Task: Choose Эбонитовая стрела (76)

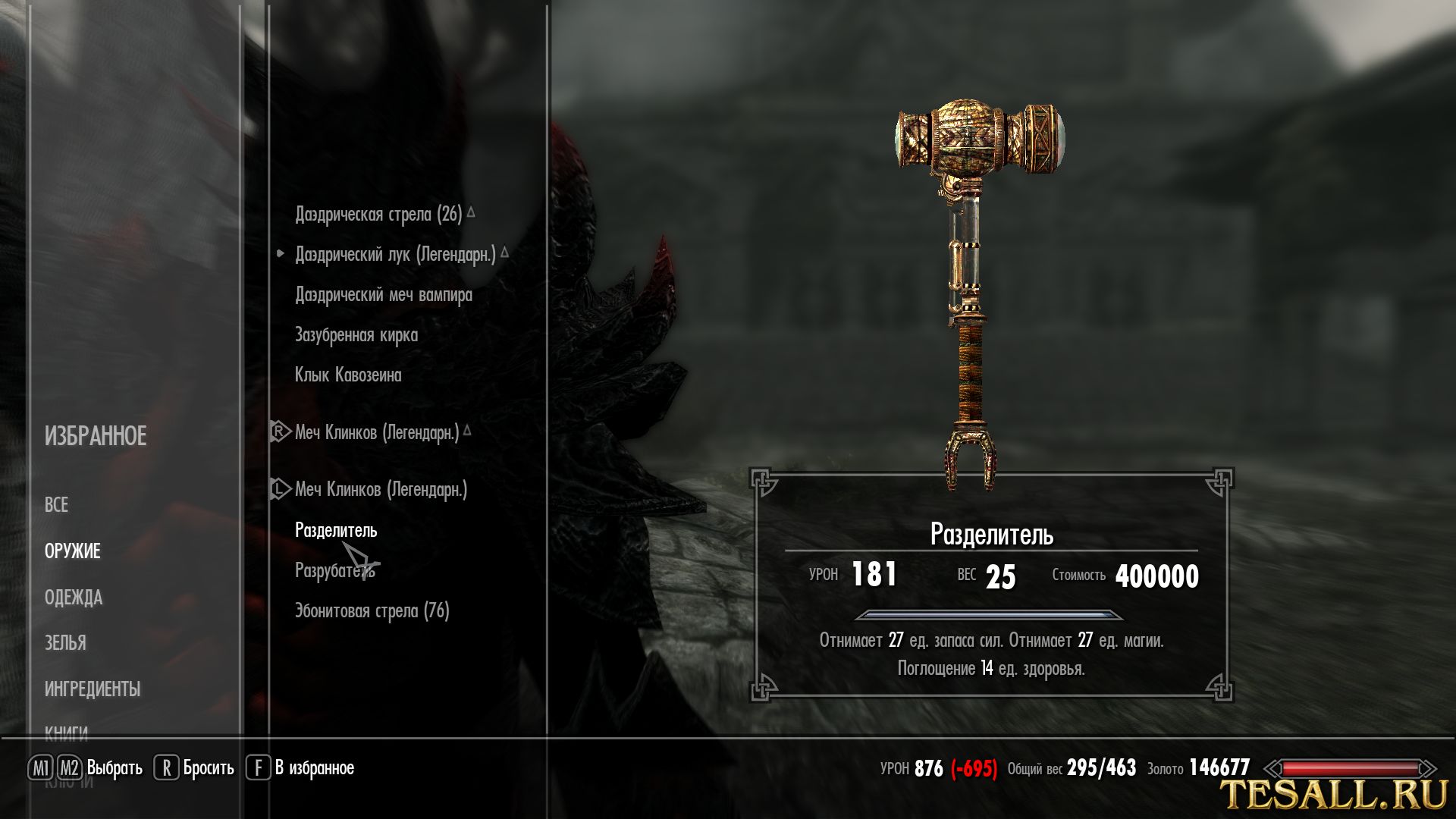Action: pyautogui.click(x=372, y=611)
